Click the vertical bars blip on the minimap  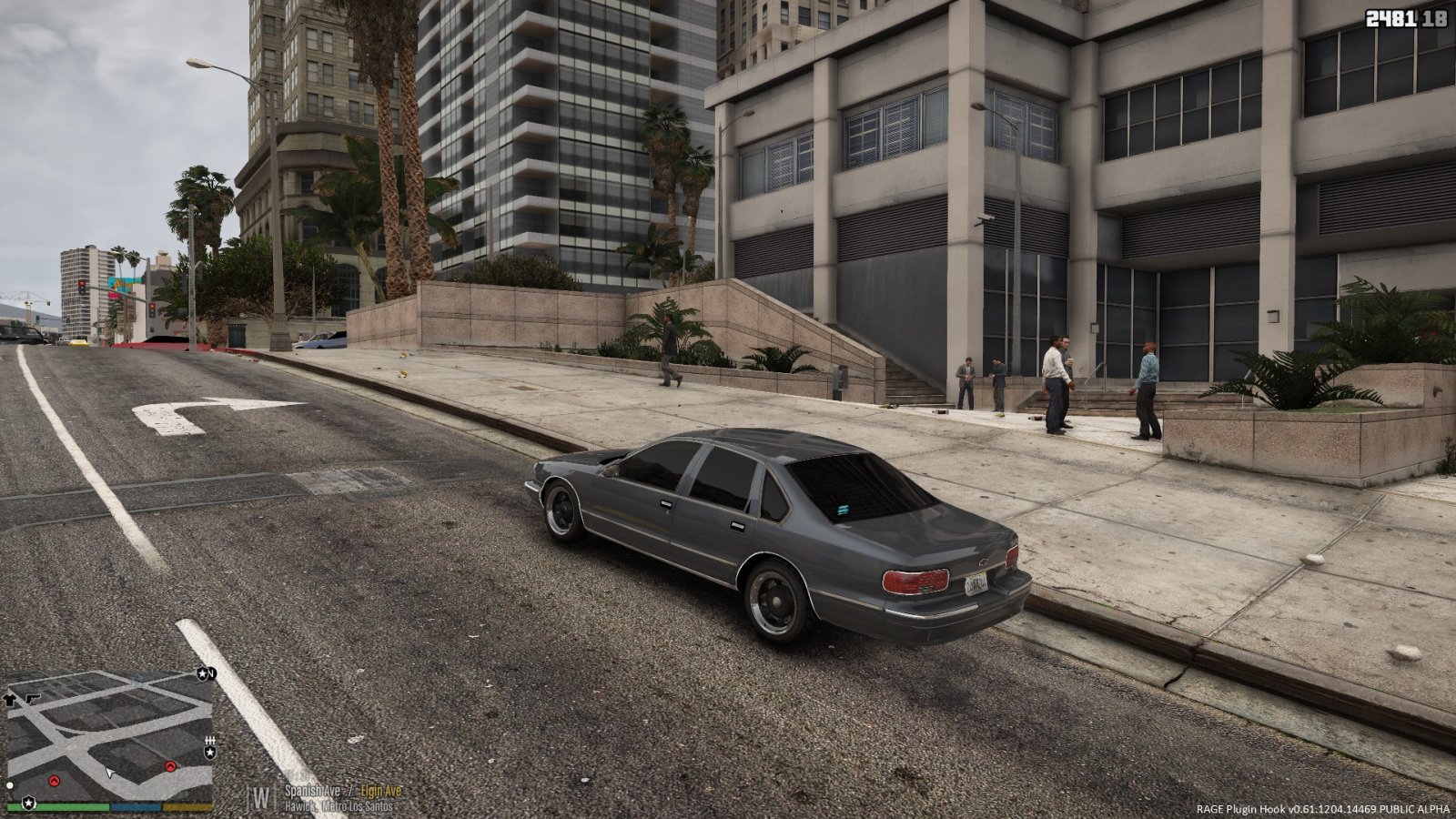pos(210,740)
